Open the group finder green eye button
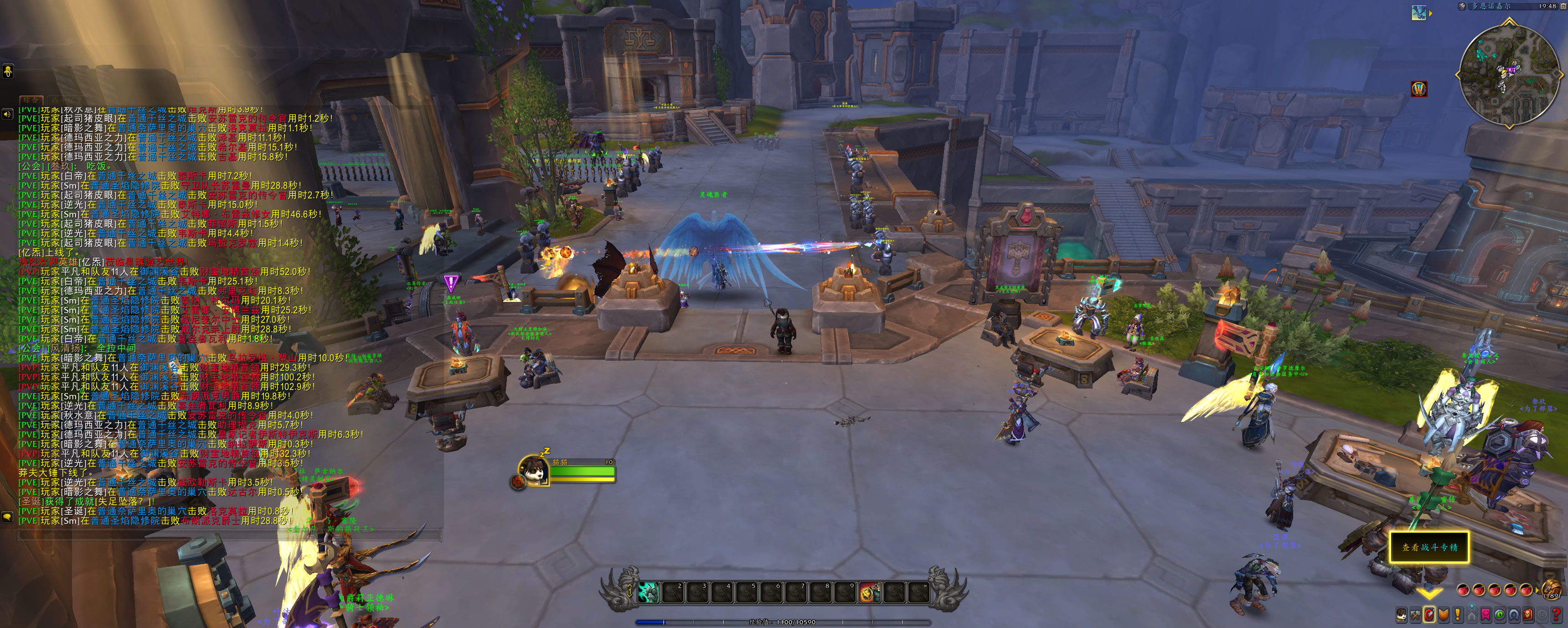 pos(1499,615)
